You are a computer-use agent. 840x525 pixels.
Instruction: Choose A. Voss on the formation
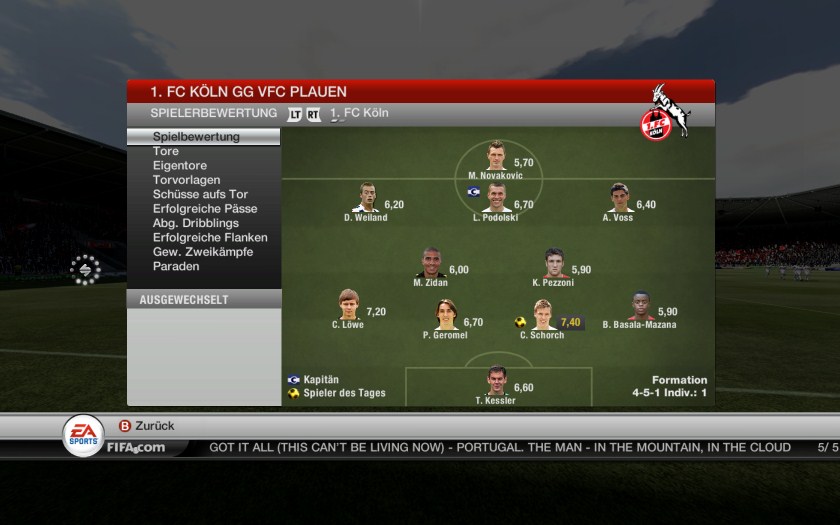click(619, 198)
